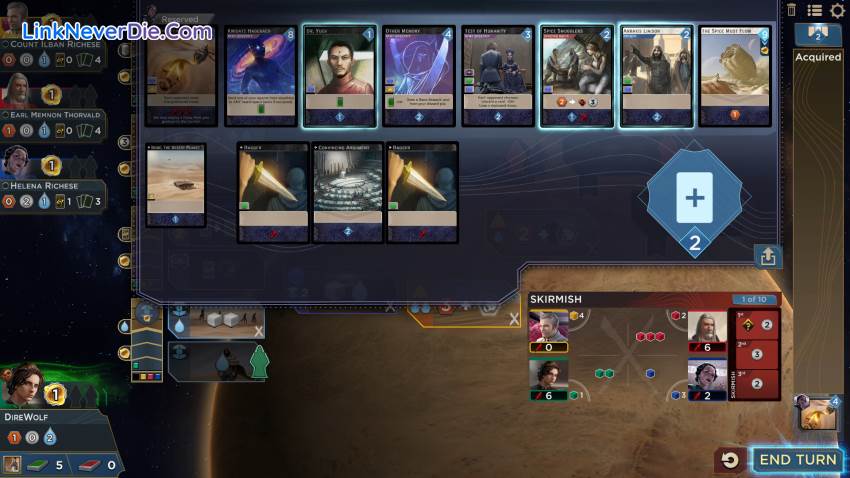Screen dimensions: 850x478
Task: Select the Other Memory card
Action: (419, 77)
